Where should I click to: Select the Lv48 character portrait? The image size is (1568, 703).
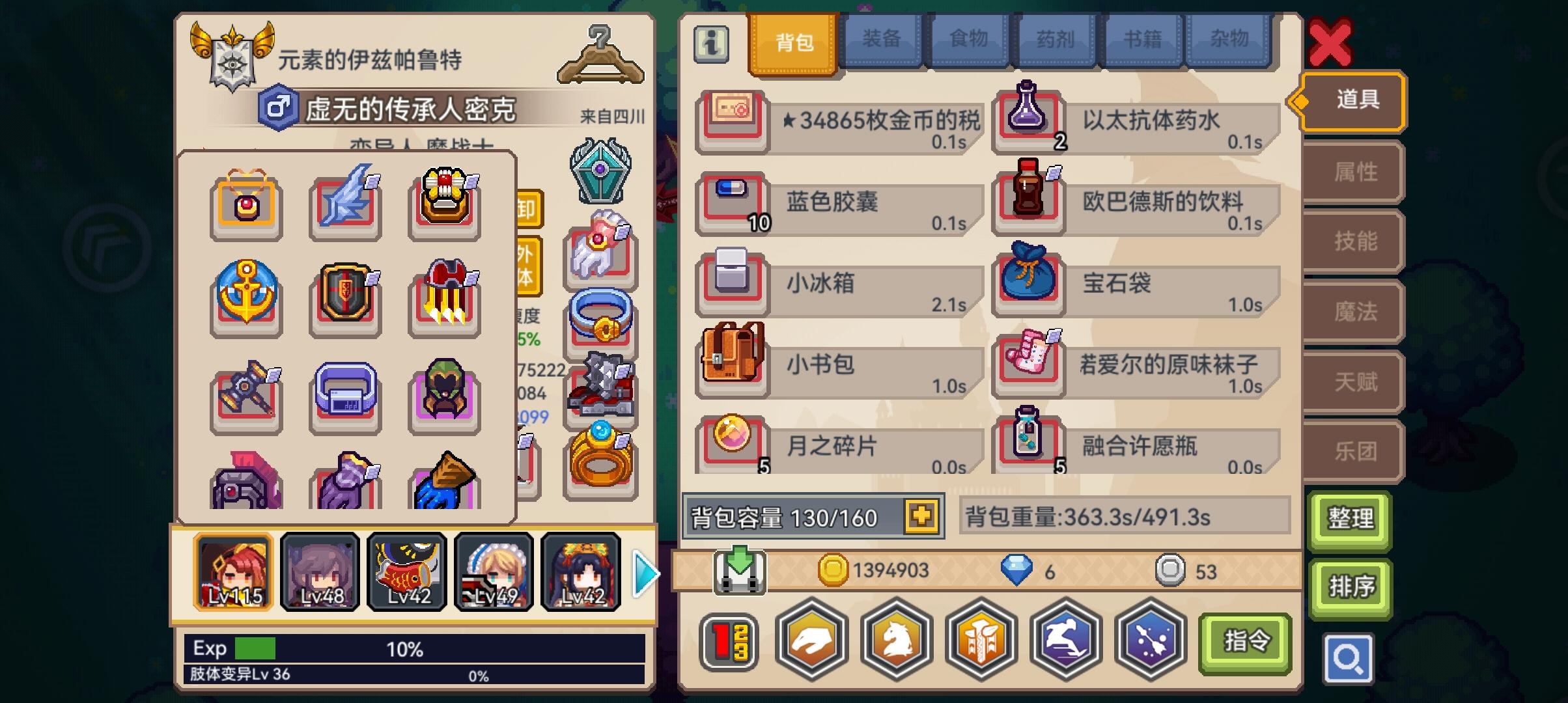pyautogui.click(x=319, y=572)
